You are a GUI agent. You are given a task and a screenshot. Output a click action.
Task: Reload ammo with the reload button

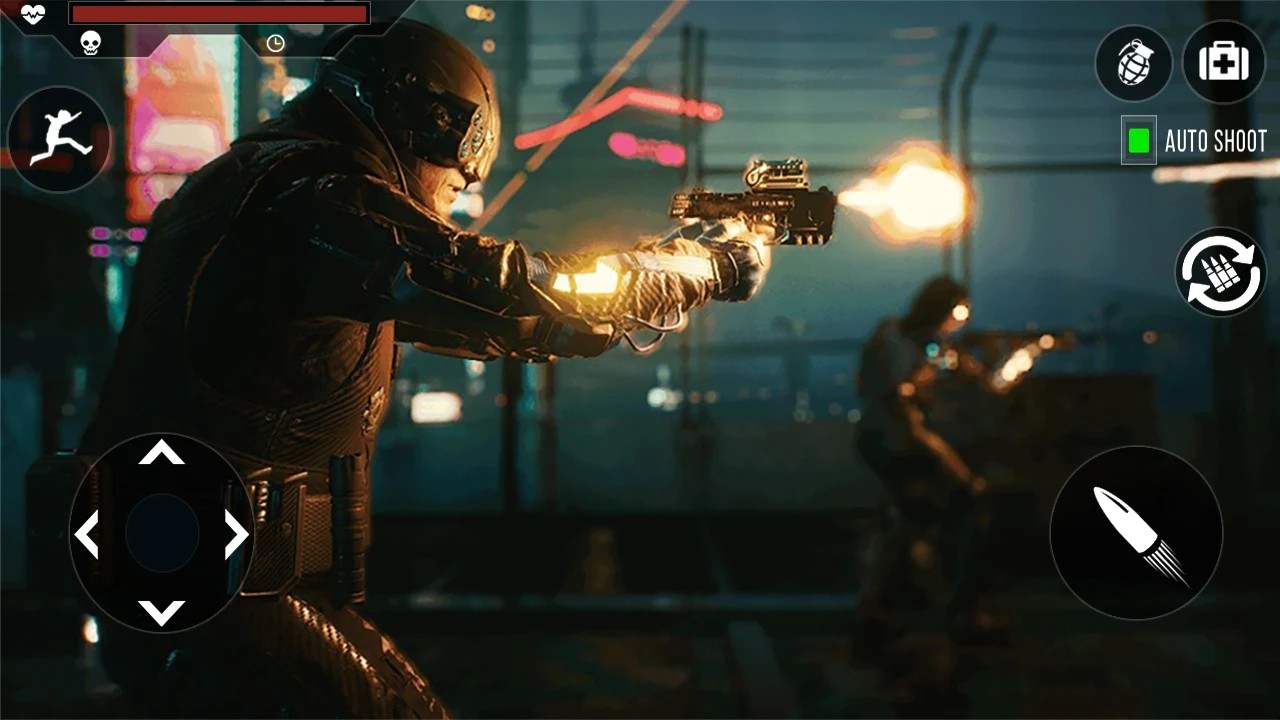coord(1221,272)
